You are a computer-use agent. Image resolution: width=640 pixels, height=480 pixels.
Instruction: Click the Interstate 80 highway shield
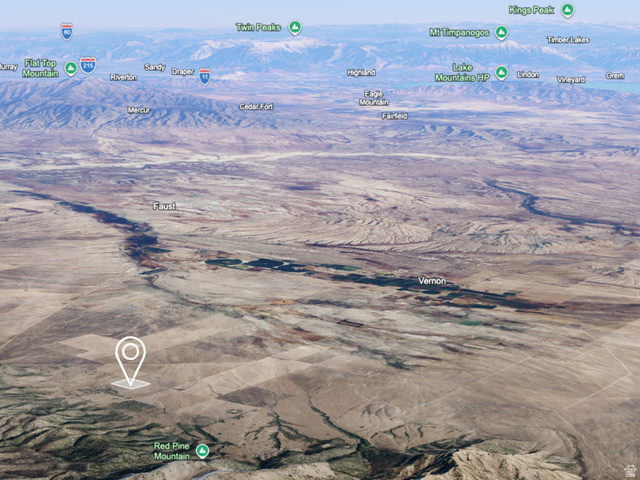click(x=66, y=31)
